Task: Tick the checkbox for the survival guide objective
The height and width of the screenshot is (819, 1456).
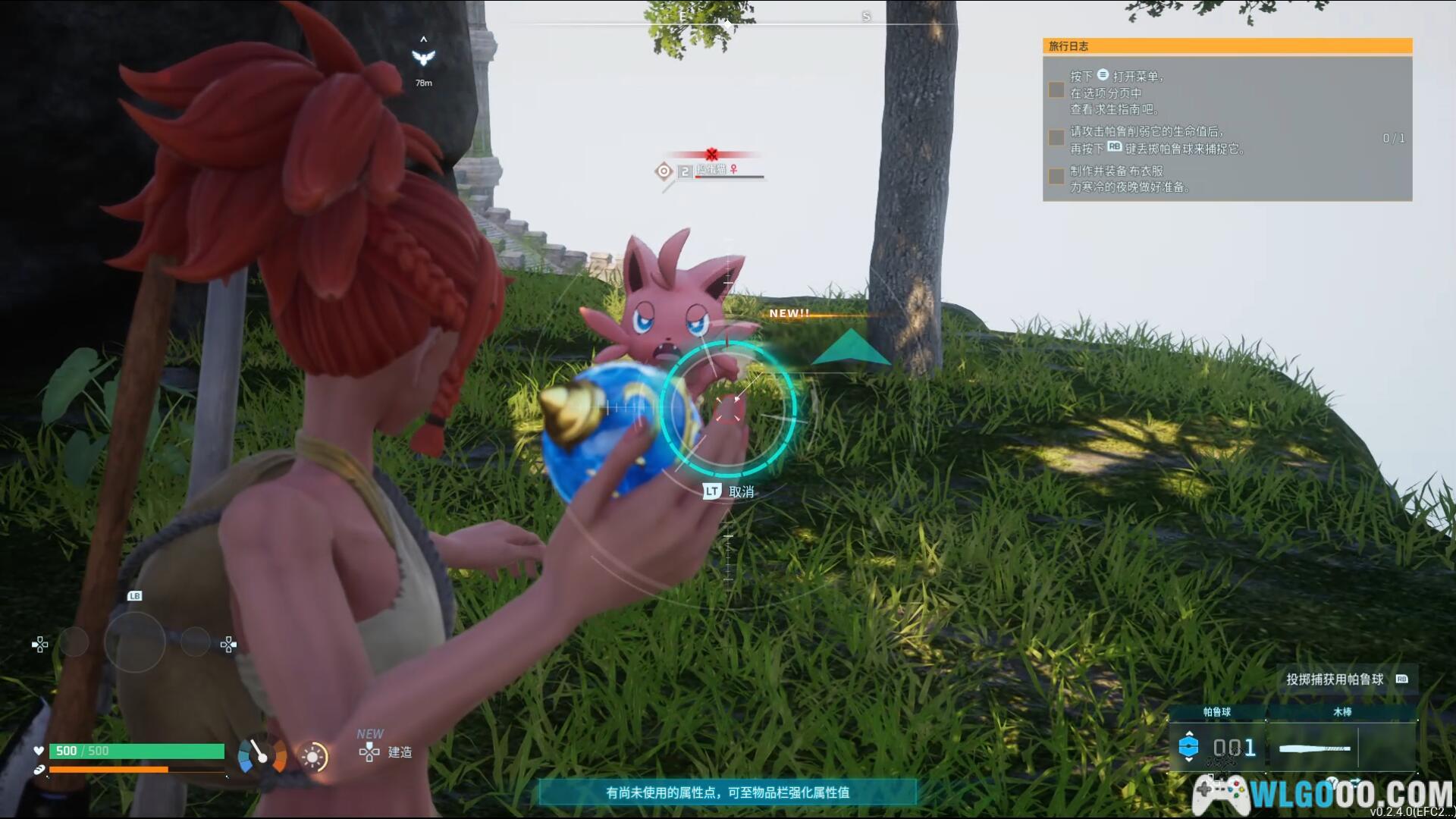Action: tap(1056, 90)
